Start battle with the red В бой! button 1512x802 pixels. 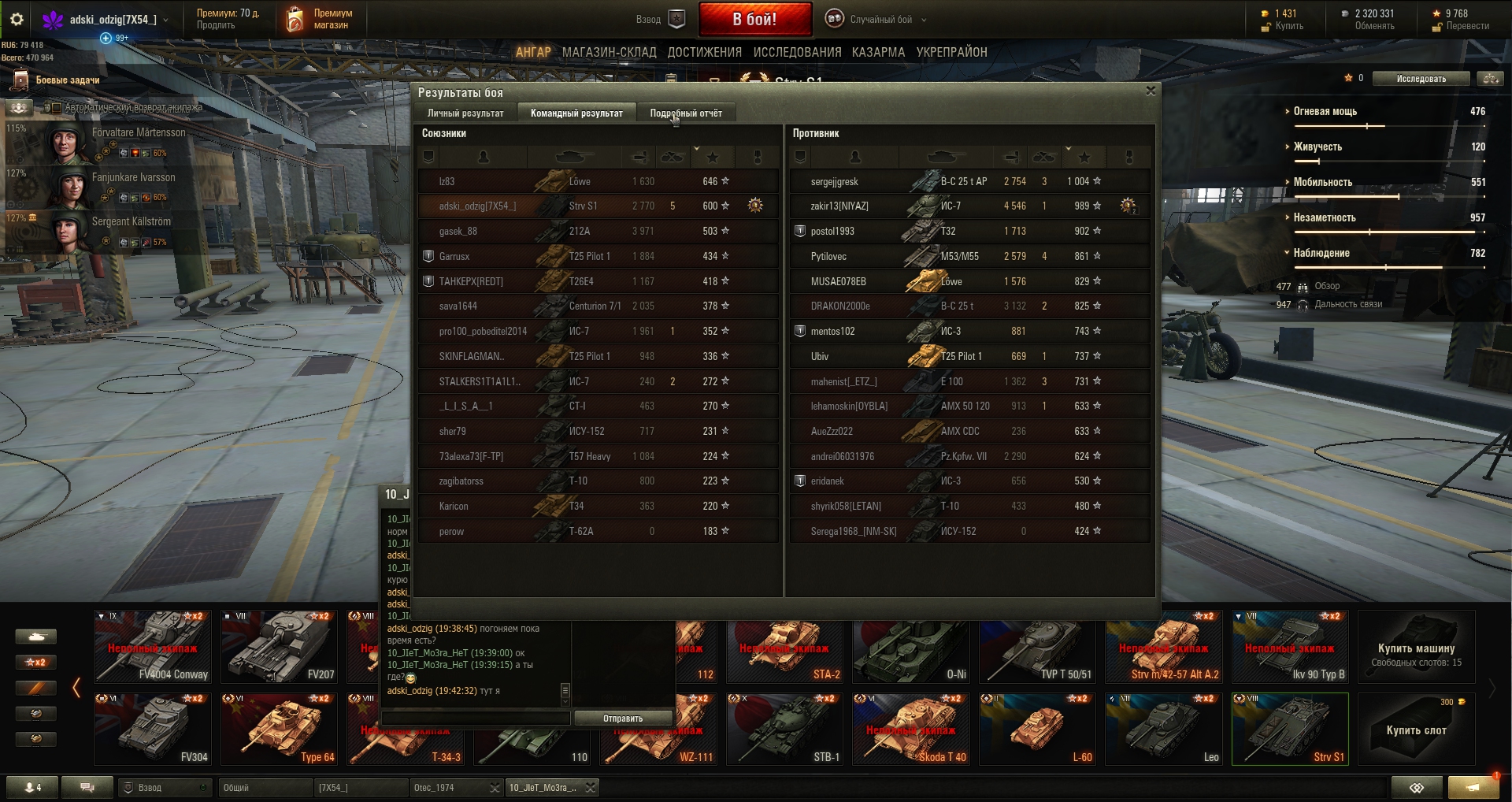(x=754, y=20)
